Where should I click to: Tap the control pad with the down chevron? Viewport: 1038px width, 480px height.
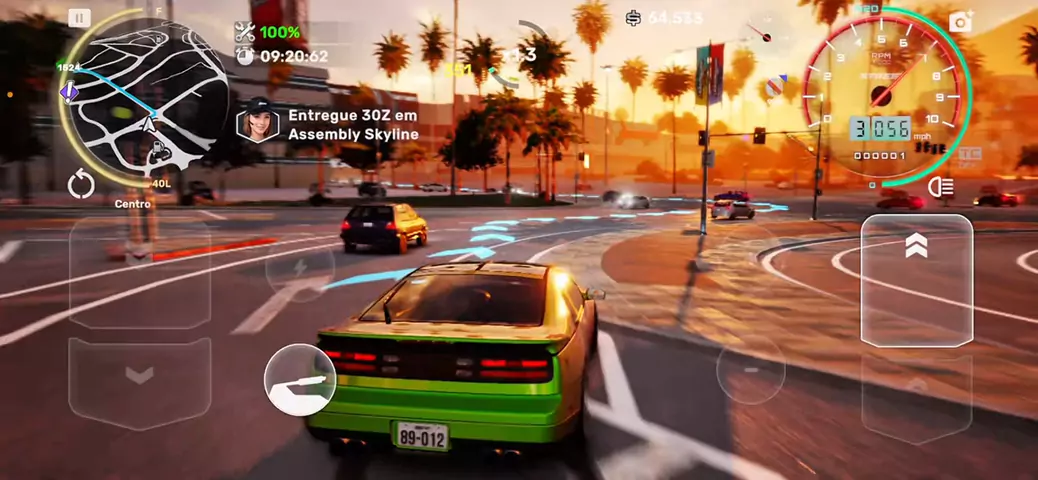click(x=139, y=382)
